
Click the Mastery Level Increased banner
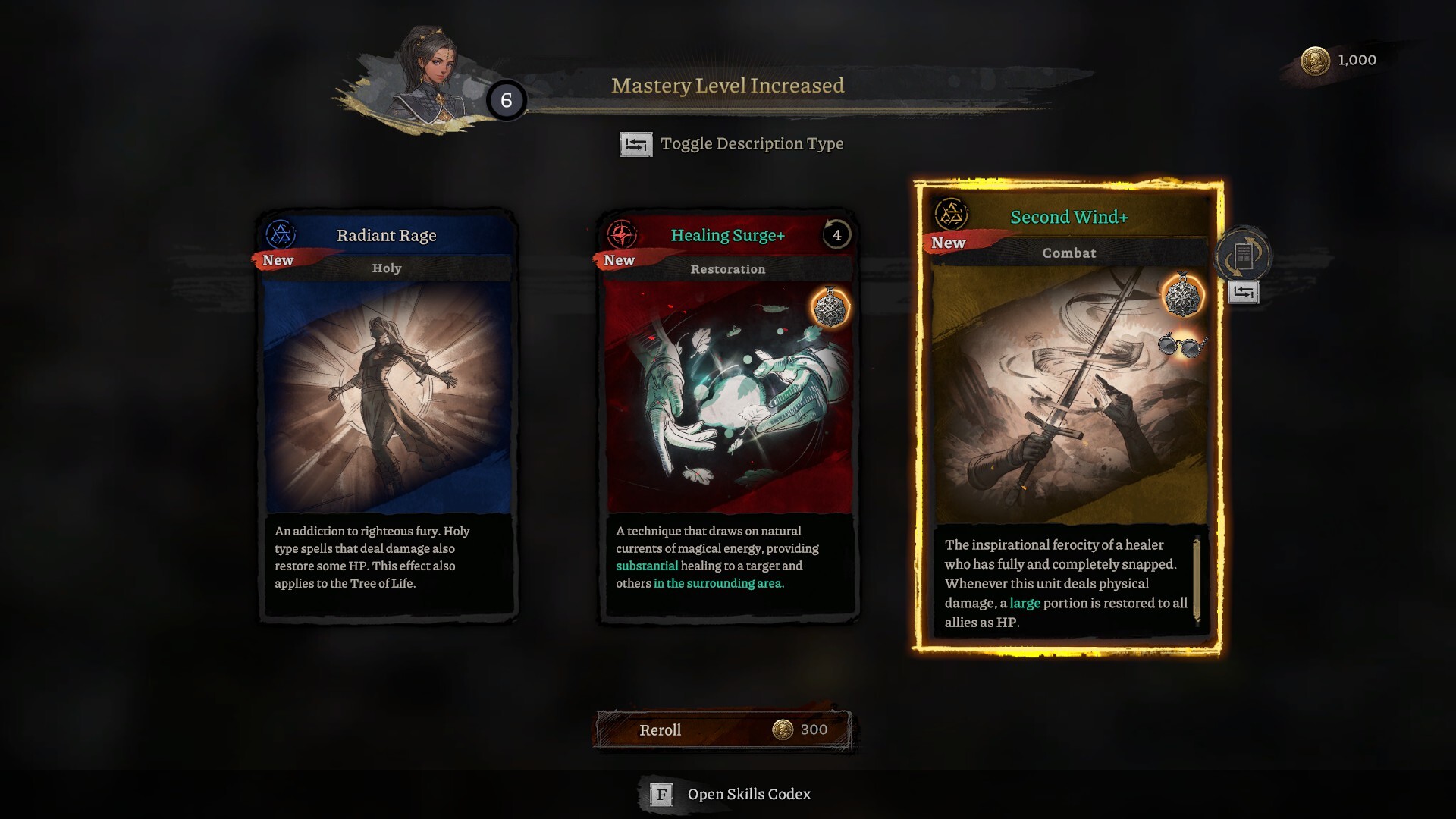point(727,86)
